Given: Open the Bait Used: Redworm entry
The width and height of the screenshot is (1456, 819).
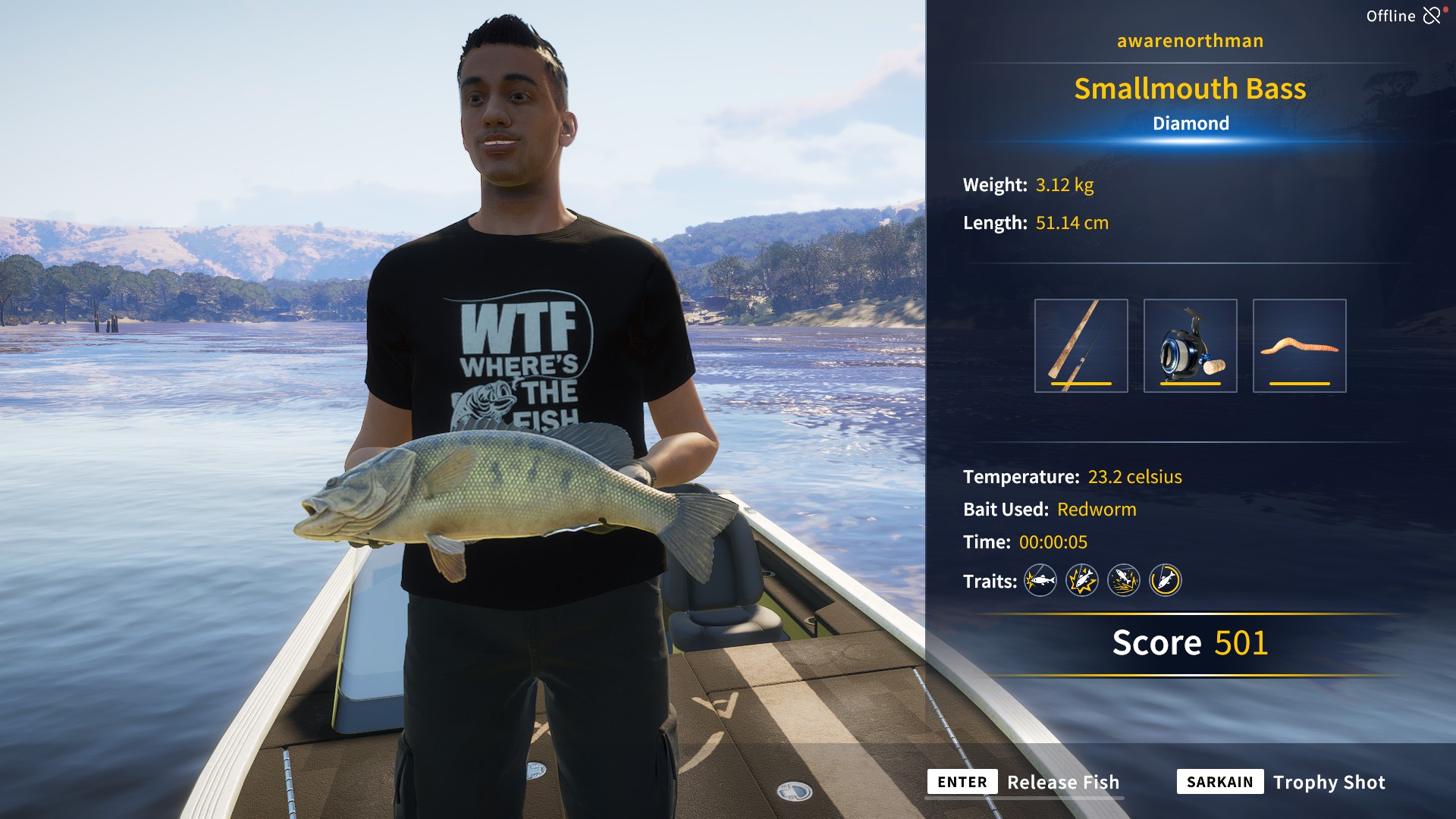Looking at the screenshot, I should [1049, 510].
